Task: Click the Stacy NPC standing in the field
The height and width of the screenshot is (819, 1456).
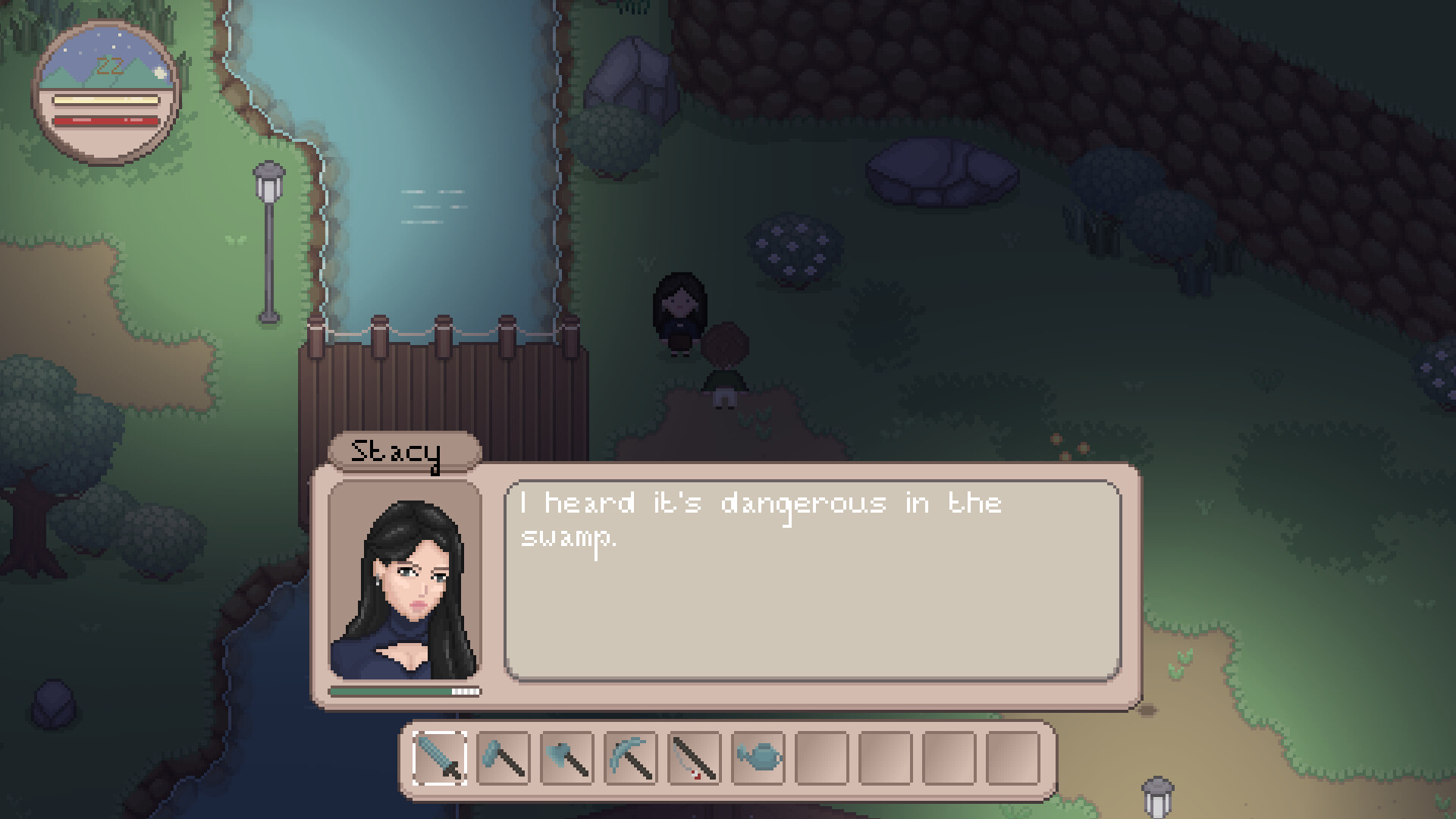Action: pos(680,311)
